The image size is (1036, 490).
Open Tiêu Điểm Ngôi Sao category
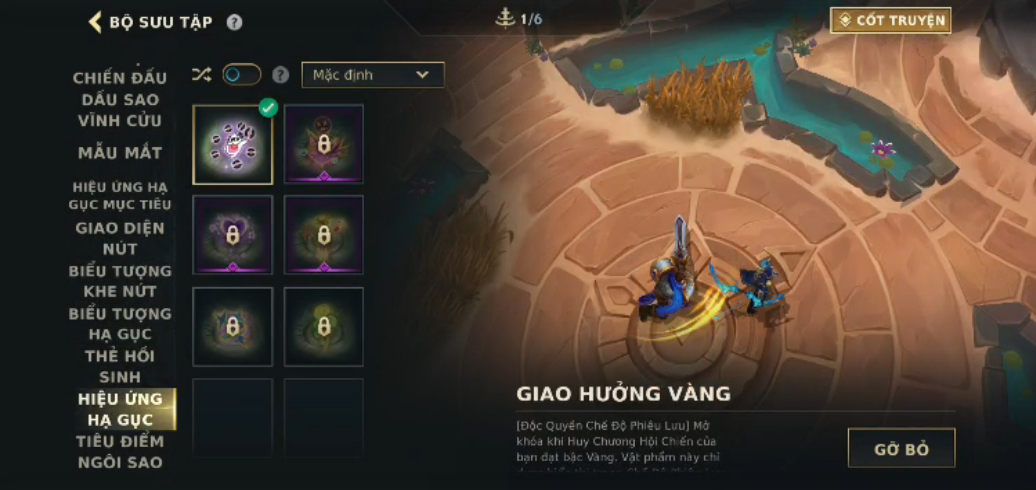tap(120, 451)
